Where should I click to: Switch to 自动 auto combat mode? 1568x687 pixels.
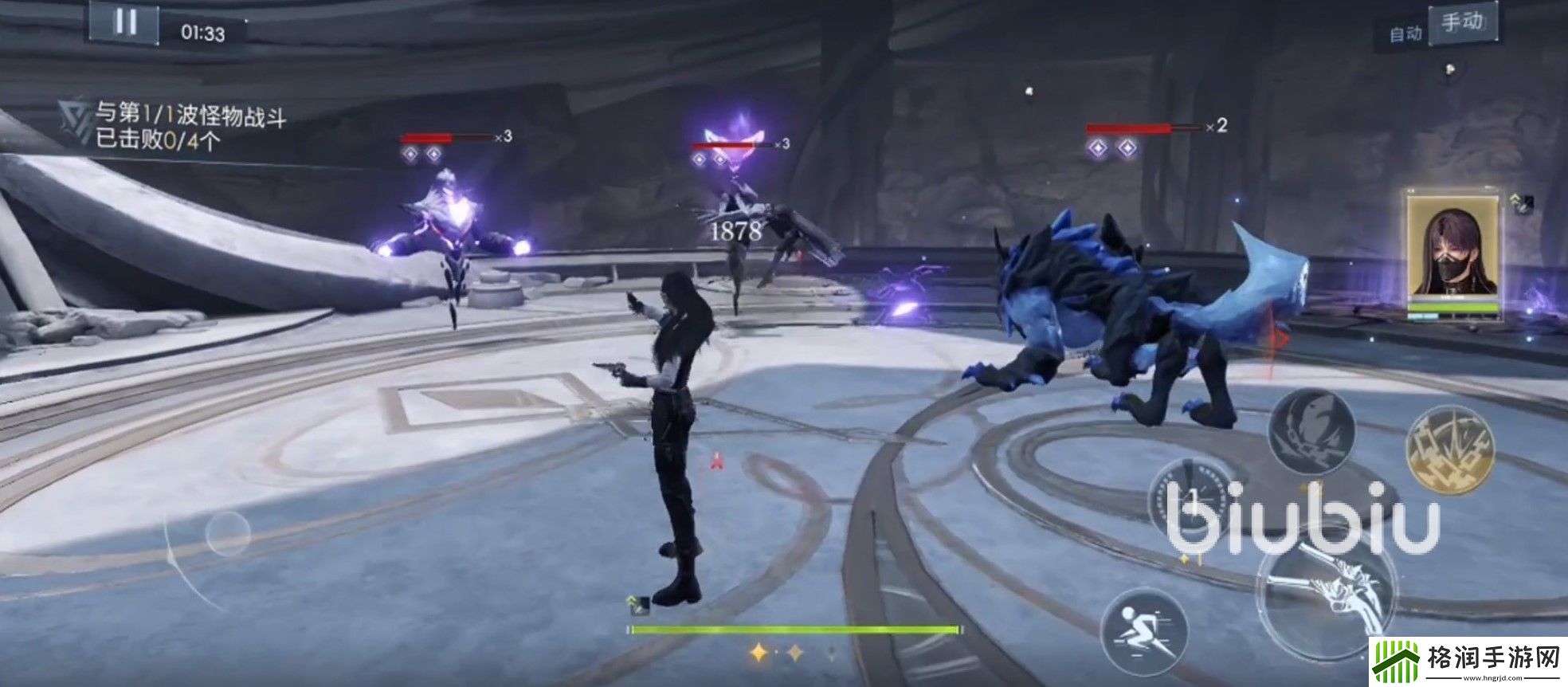pyautogui.click(x=1405, y=33)
